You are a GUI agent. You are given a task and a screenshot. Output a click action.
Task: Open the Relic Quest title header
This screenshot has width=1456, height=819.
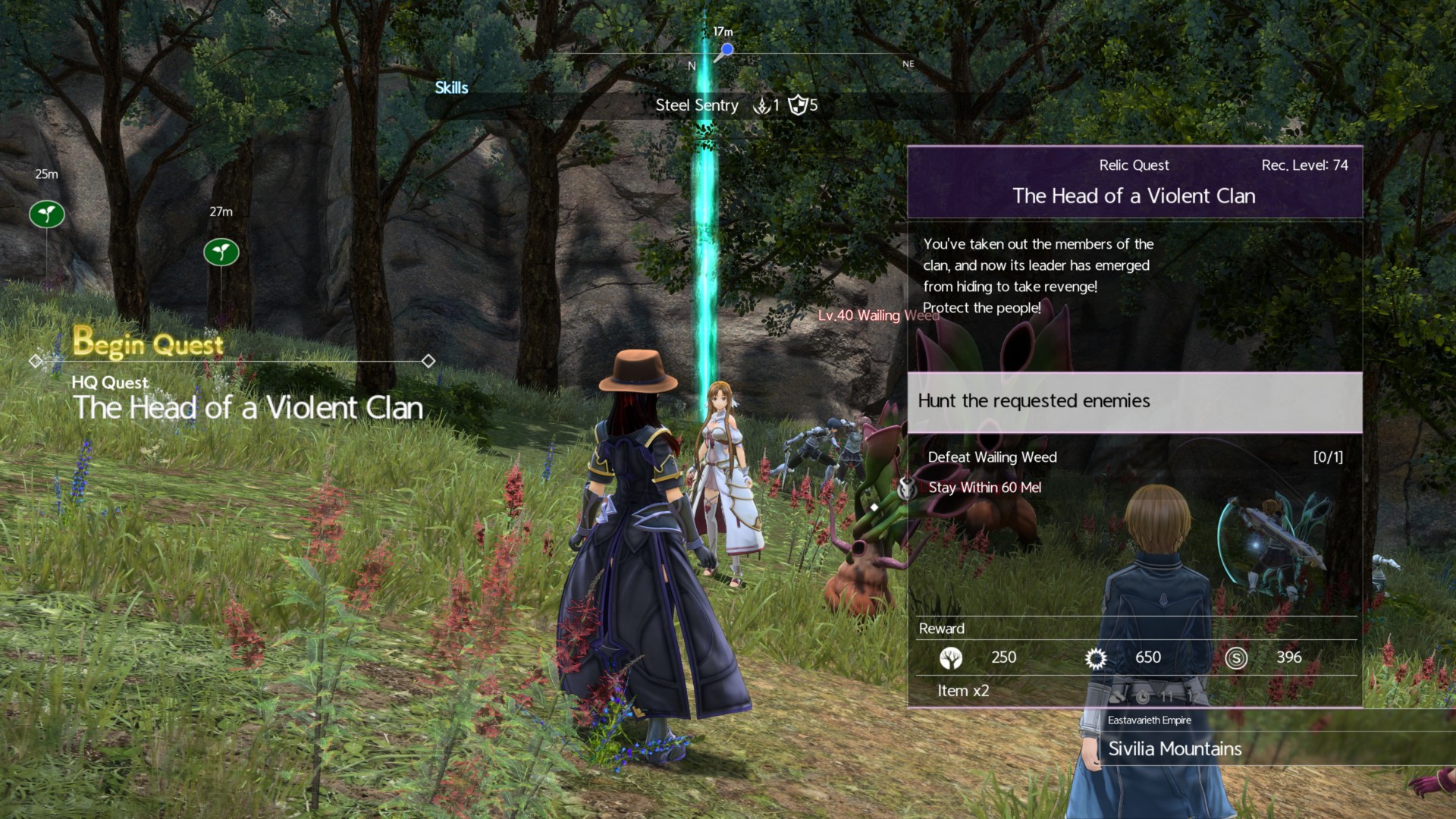coord(1134,183)
